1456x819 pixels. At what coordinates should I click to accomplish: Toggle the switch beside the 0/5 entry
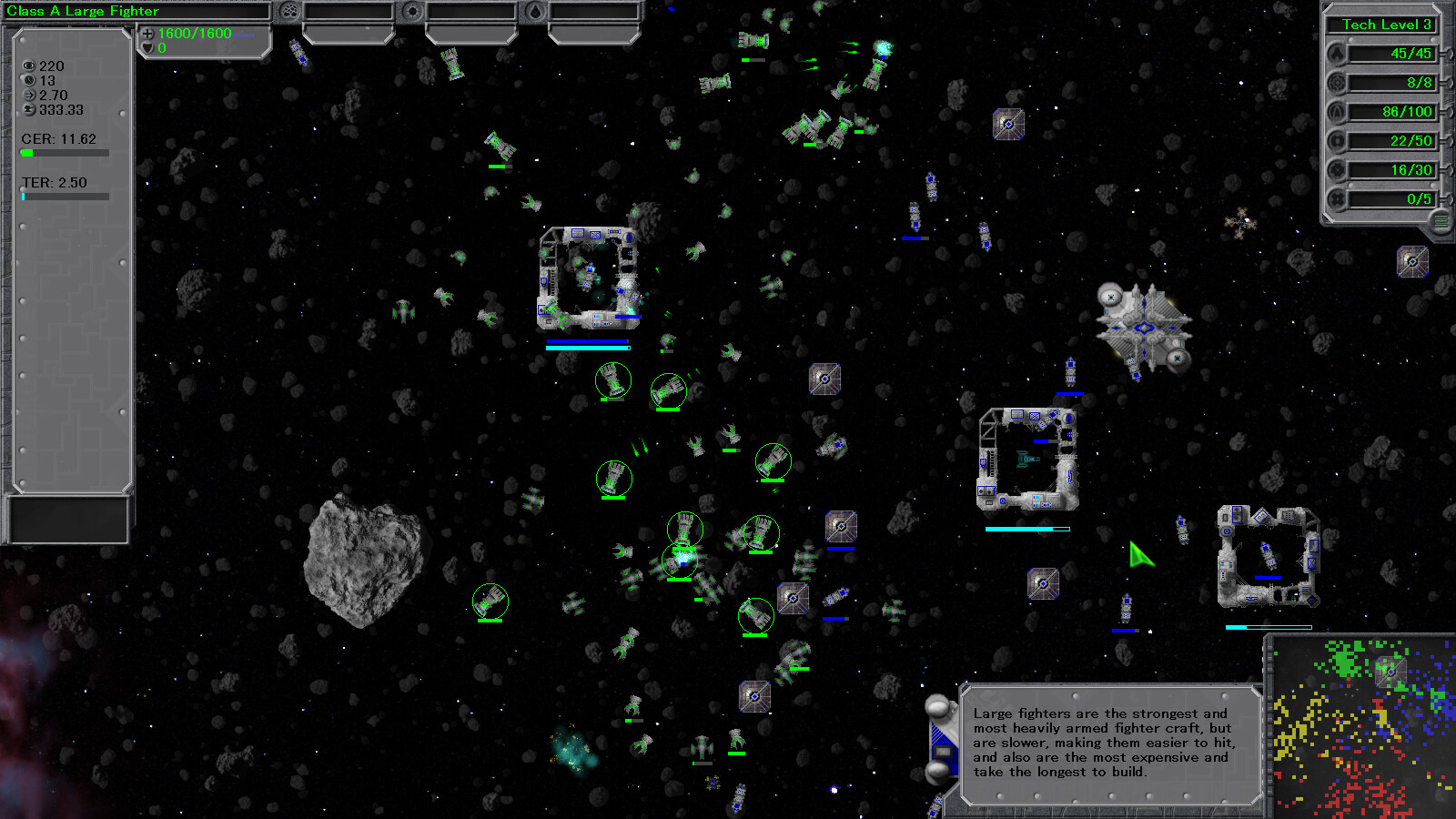(1449, 197)
